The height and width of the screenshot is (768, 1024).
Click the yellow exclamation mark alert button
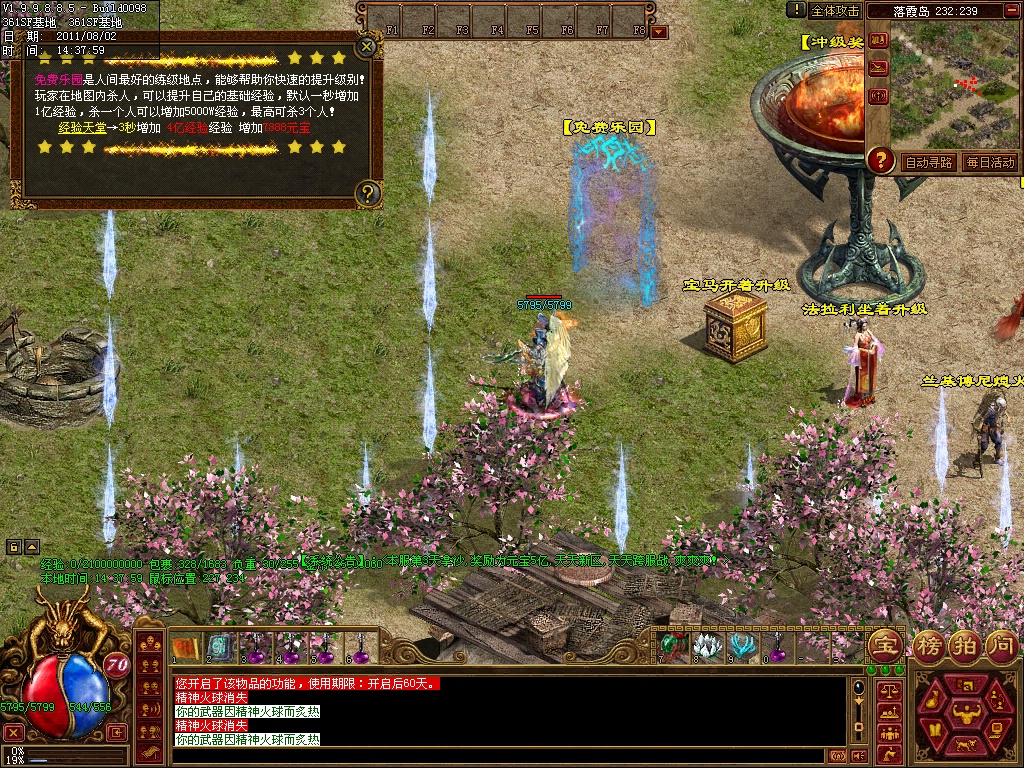pyautogui.click(x=796, y=10)
